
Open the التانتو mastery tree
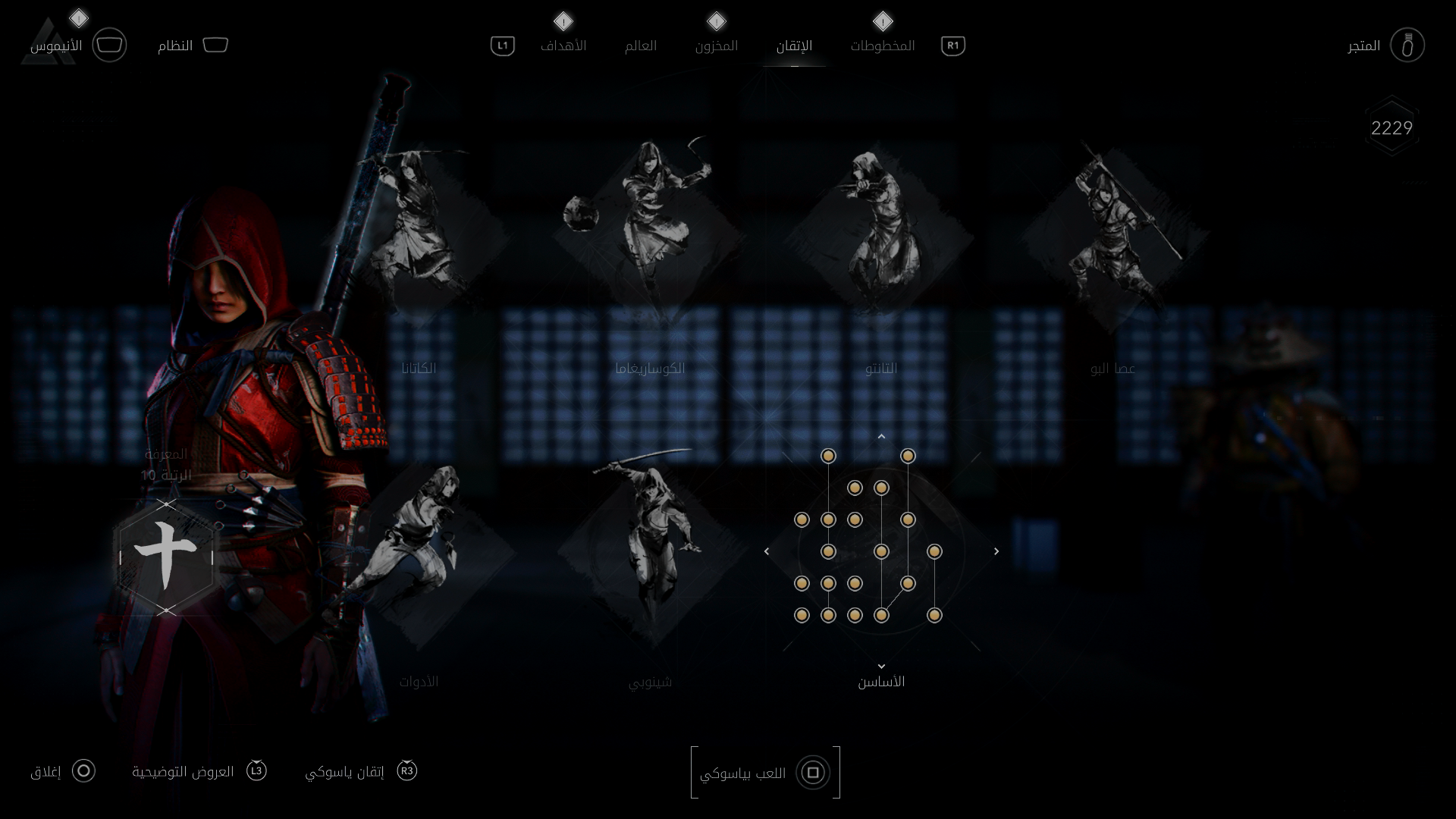(880, 235)
